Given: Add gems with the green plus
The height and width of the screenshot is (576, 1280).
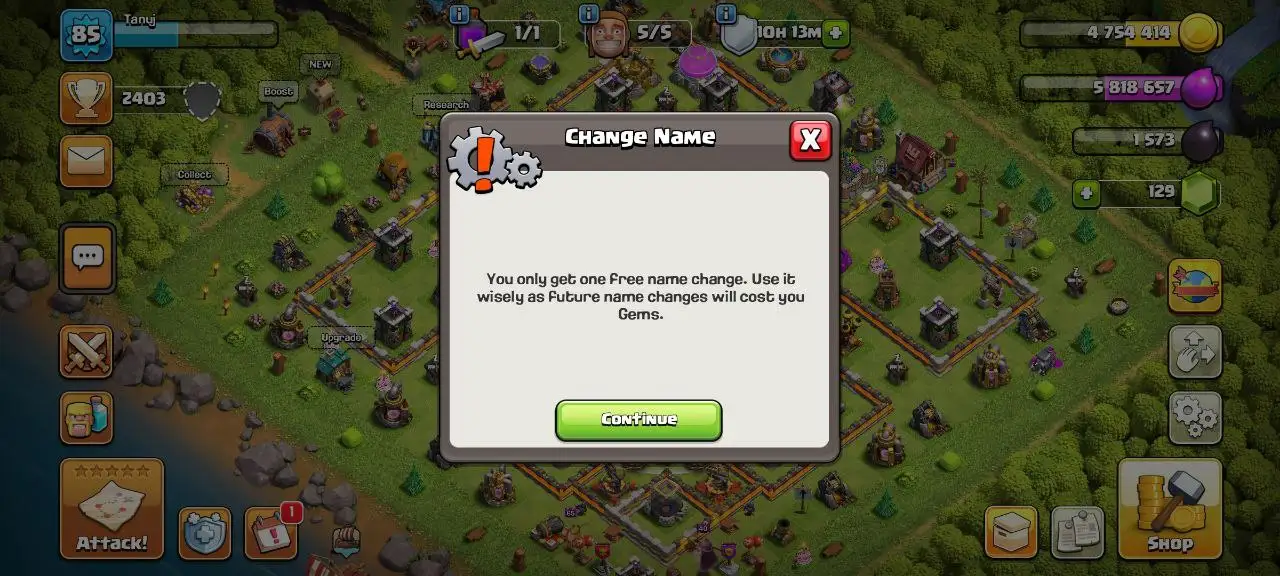Looking at the screenshot, I should click(1086, 193).
